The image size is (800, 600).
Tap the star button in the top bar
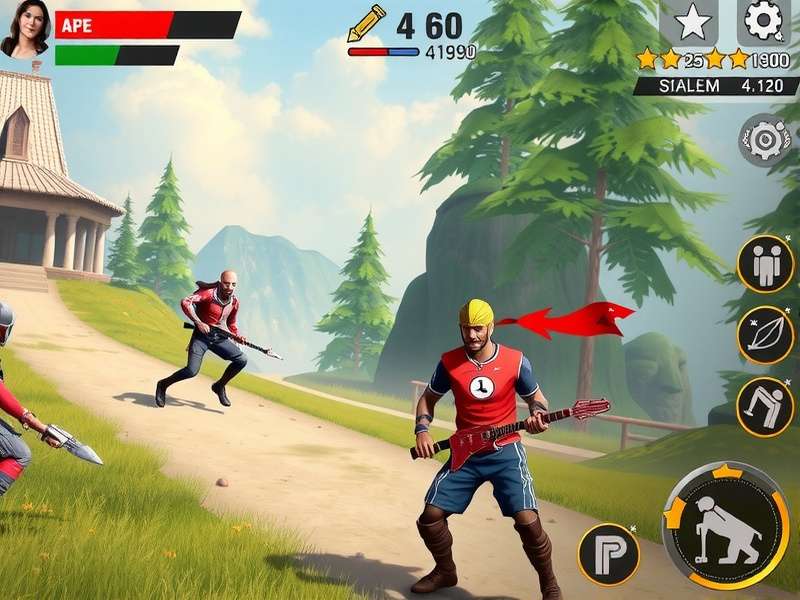(693, 21)
